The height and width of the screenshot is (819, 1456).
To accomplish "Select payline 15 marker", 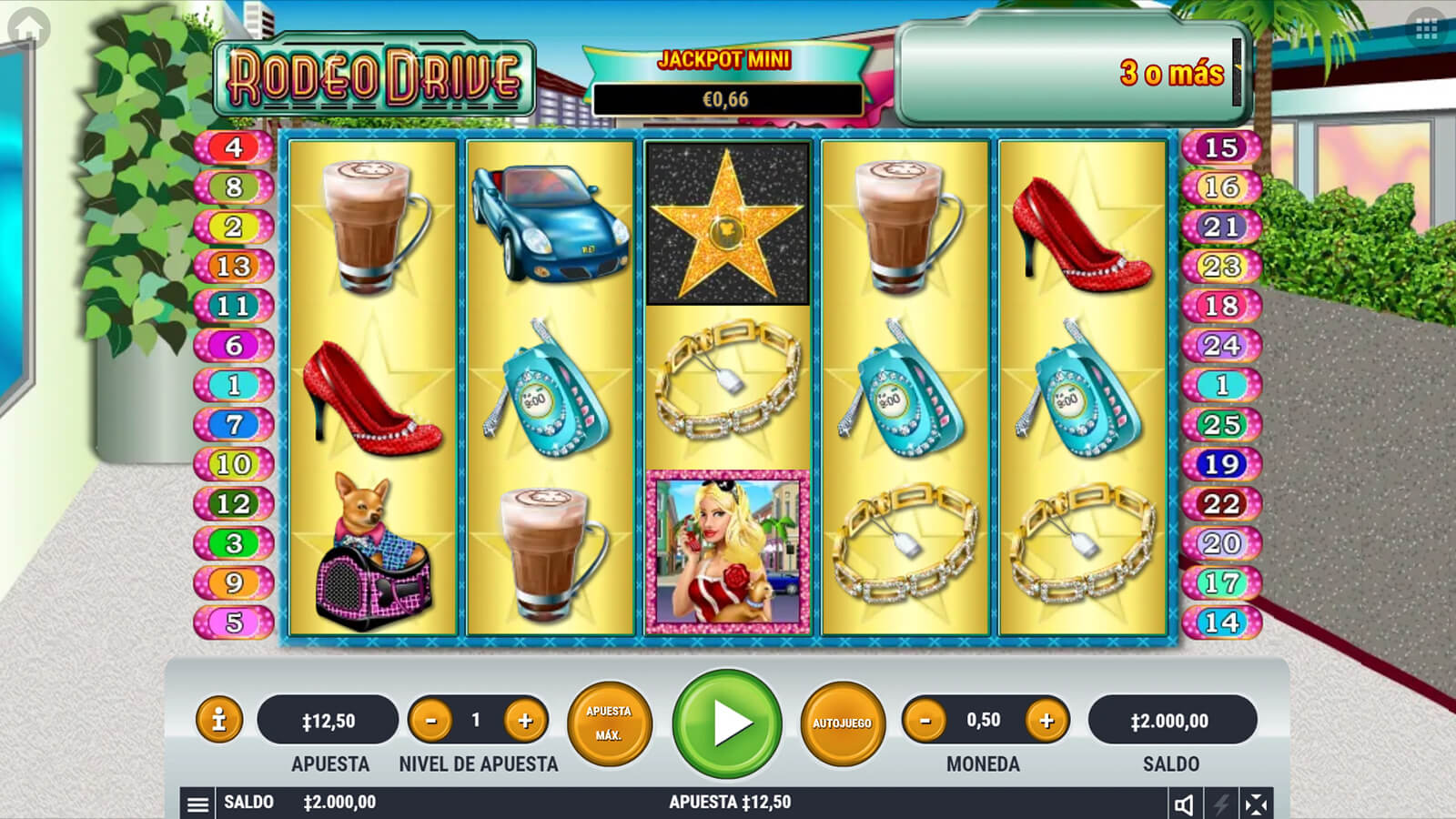I will pyautogui.click(x=1220, y=147).
